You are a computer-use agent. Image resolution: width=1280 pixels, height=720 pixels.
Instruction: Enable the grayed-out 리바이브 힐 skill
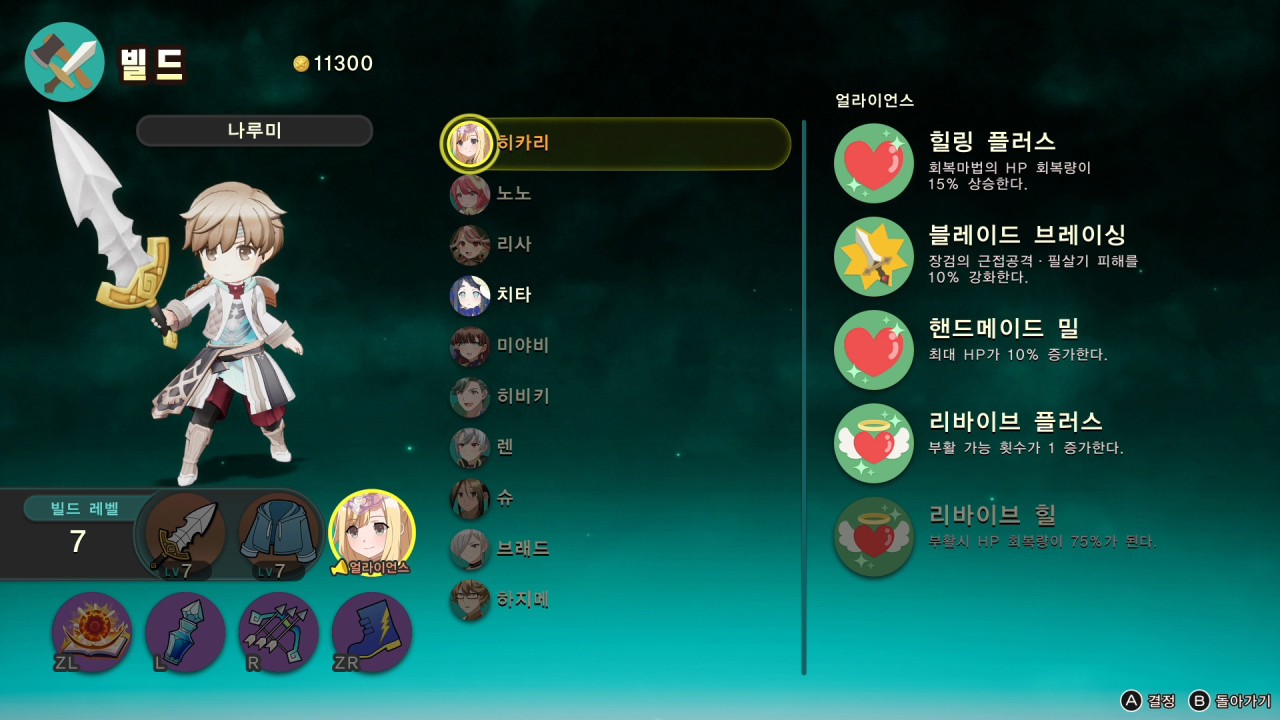coord(872,536)
